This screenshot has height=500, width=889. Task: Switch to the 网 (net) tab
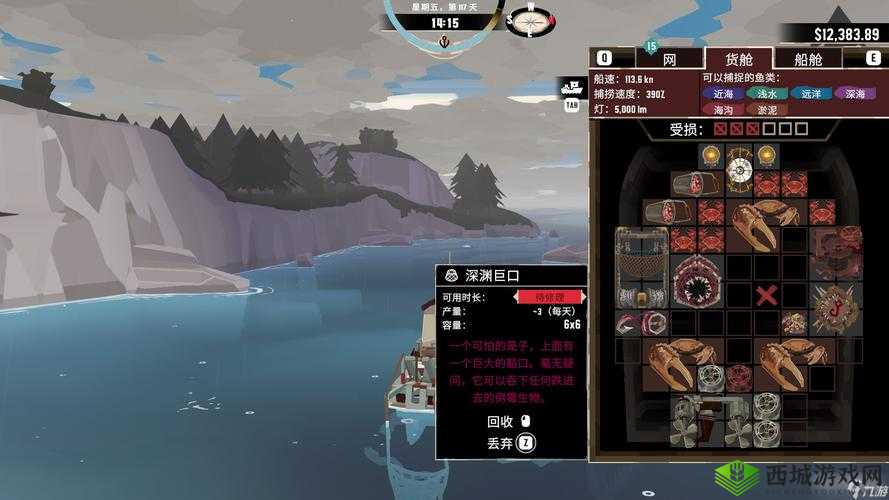(669, 59)
